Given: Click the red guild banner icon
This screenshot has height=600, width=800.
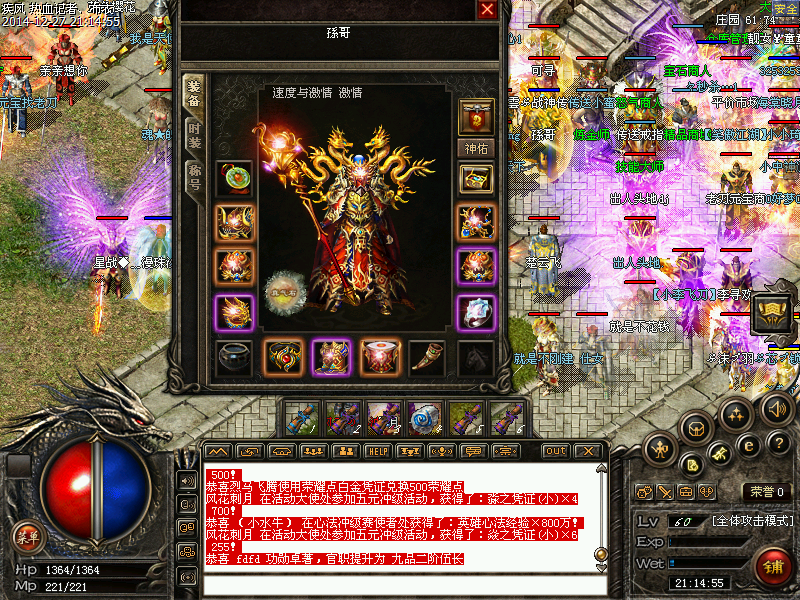Looking at the screenshot, I should [x=476, y=116].
